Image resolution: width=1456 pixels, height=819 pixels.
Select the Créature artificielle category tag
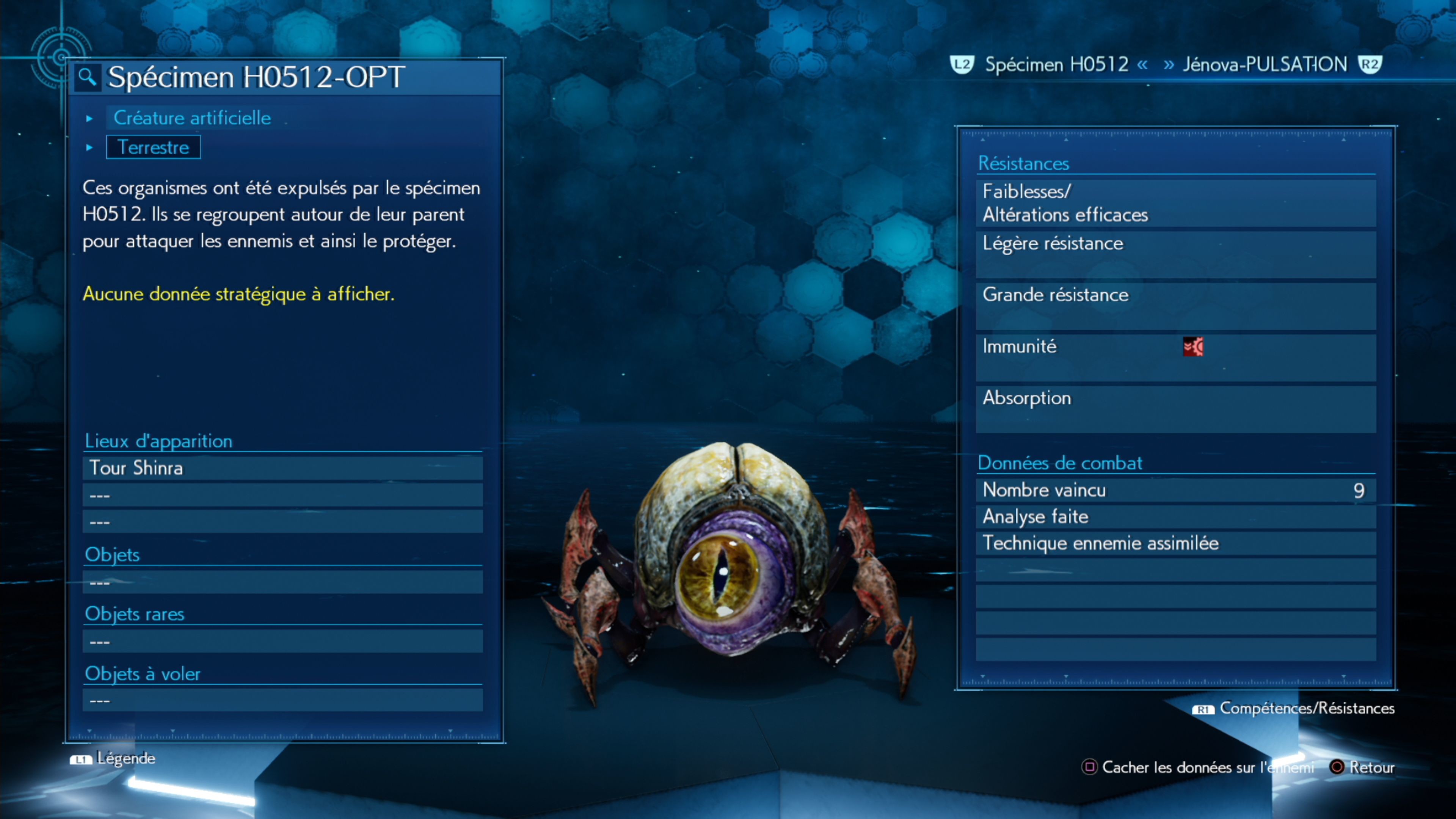[192, 118]
